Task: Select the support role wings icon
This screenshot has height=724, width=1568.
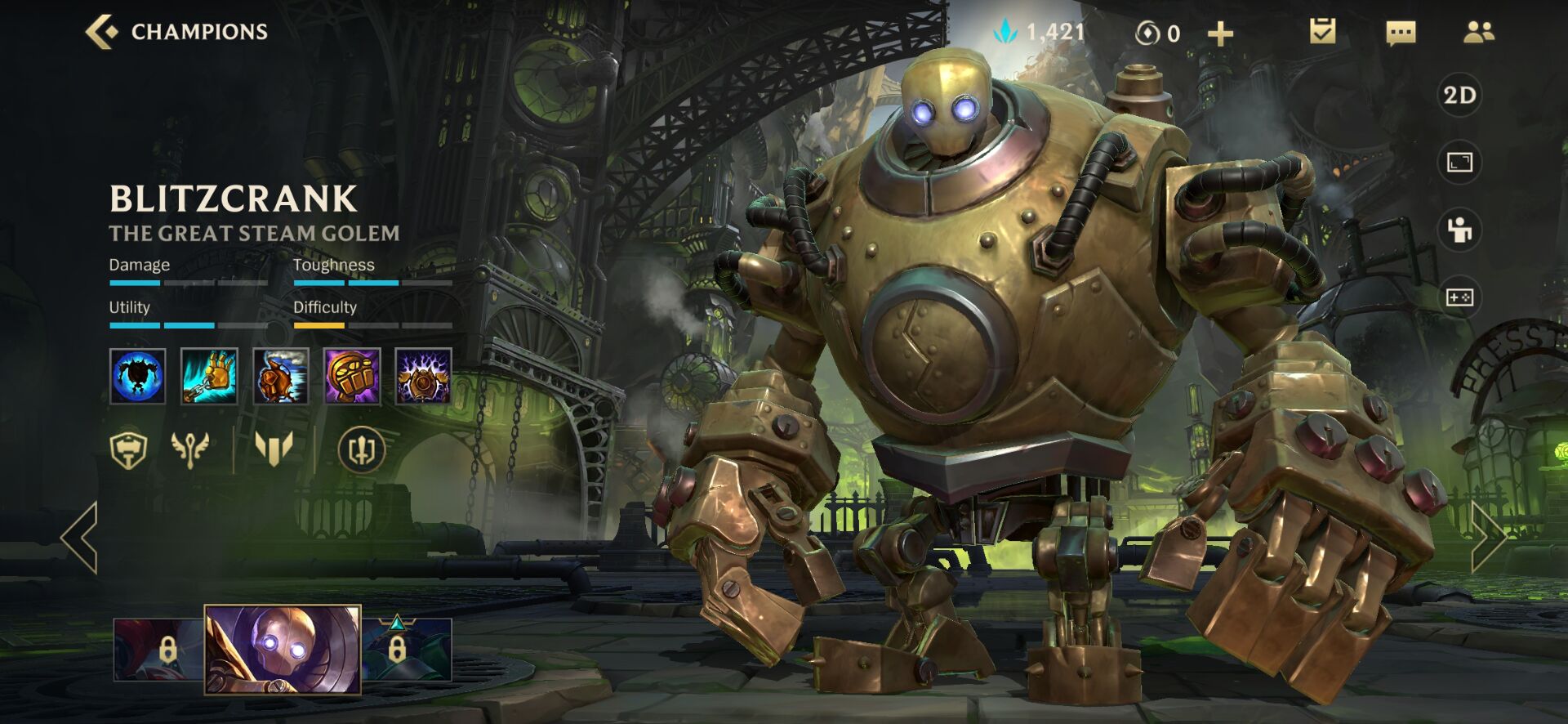Action: pos(189,450)
